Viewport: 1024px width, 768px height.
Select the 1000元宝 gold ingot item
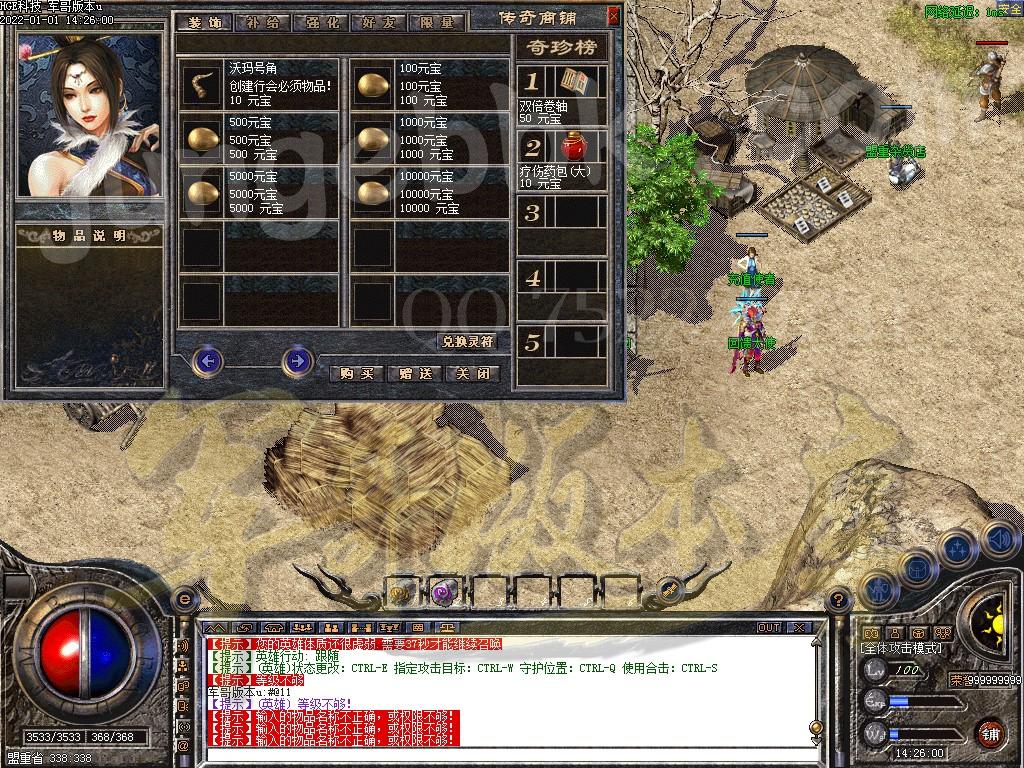coord(374,138)
